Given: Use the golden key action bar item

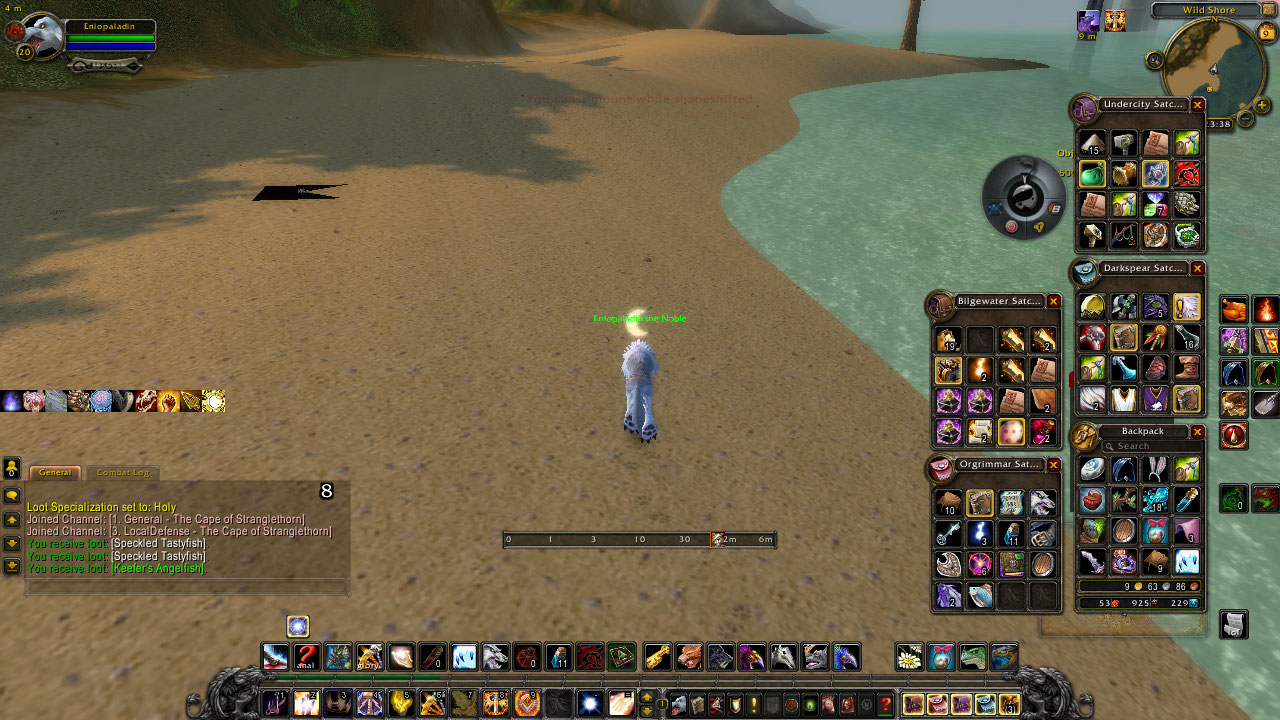Looking at the screenshot, I should tap(656, 657).
